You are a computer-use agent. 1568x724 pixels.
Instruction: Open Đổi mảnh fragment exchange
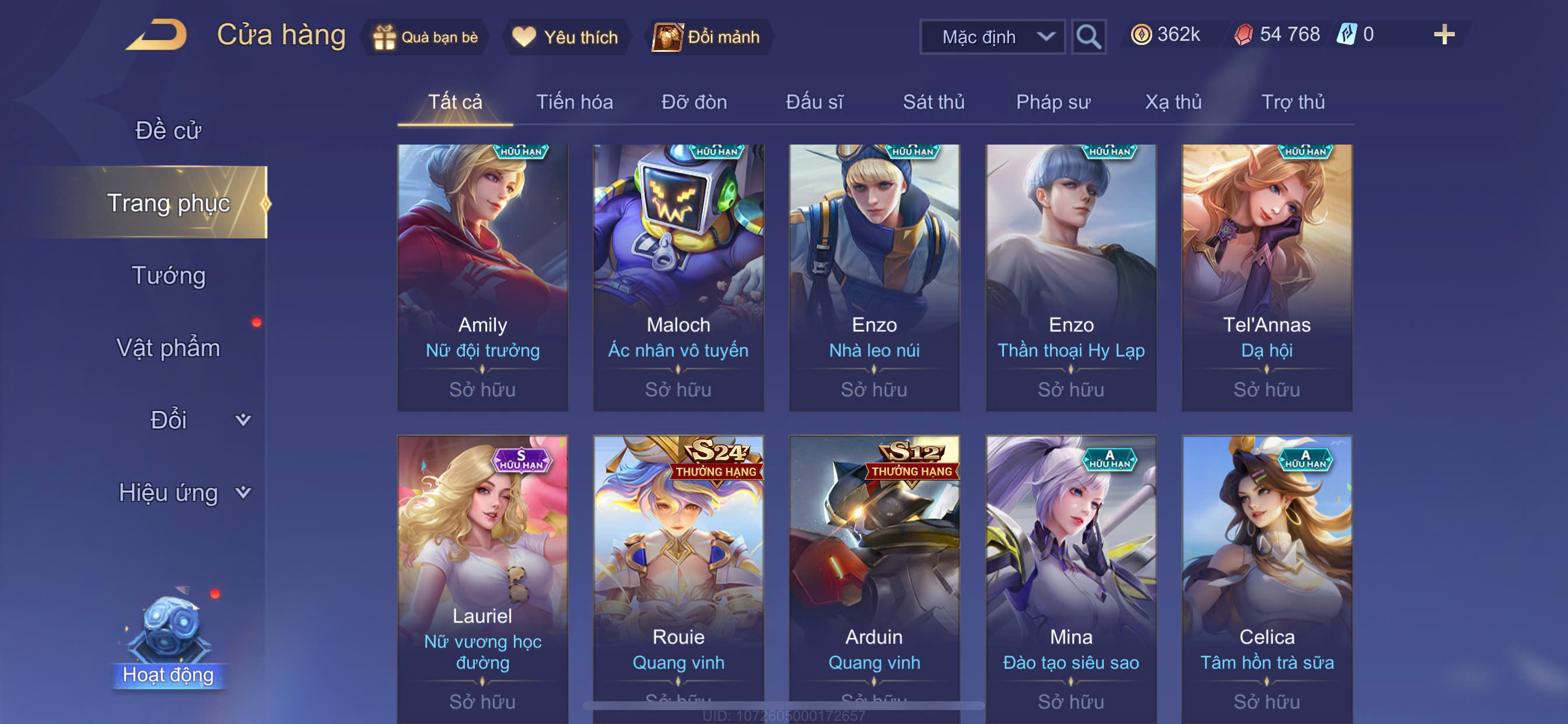tap(708, 37)
